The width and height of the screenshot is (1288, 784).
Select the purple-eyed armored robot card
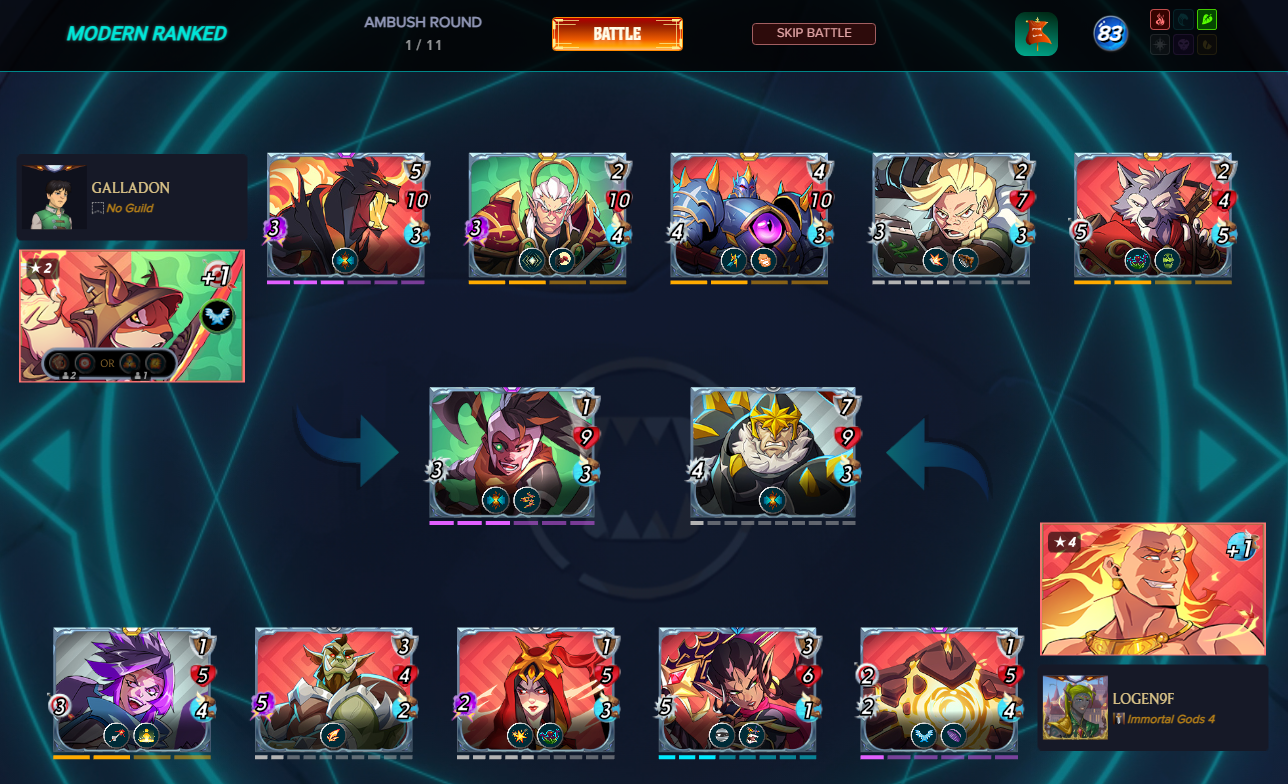click(749, 215)
